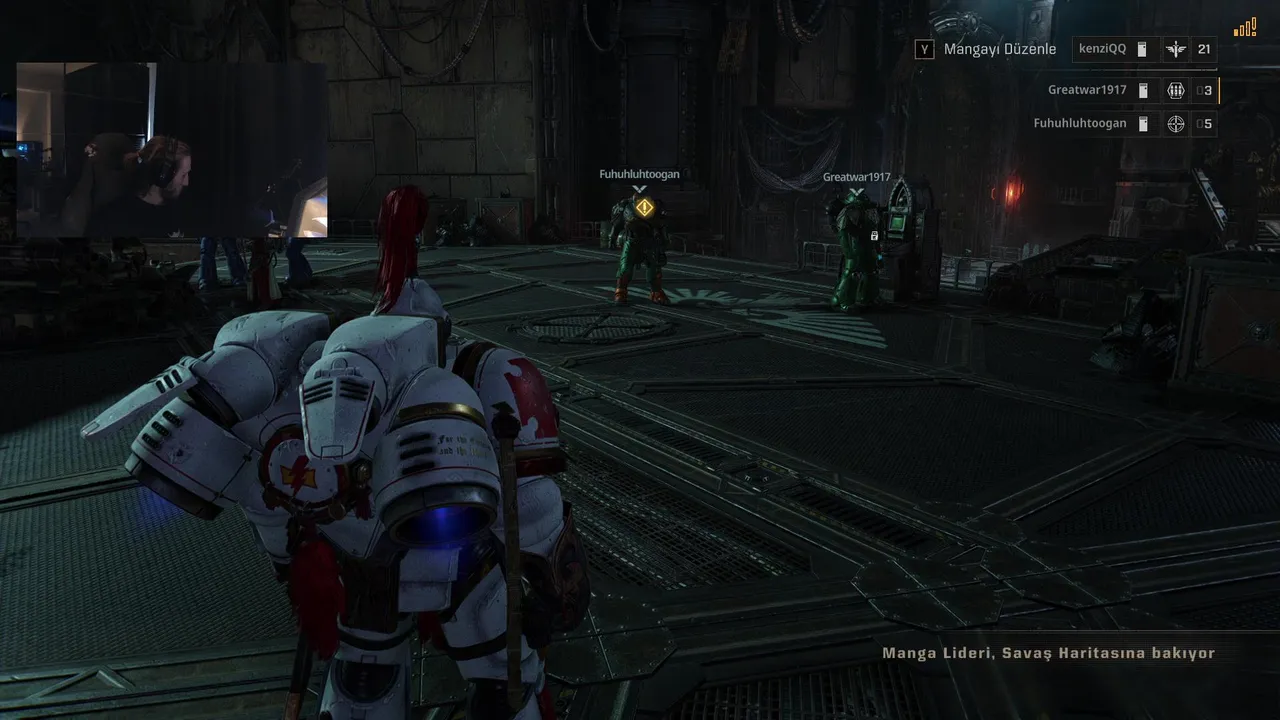Select kenziQQ in the squad list
This screenshot has height=720, width=1280.
pyautogui.click(x=1100, y=49)
